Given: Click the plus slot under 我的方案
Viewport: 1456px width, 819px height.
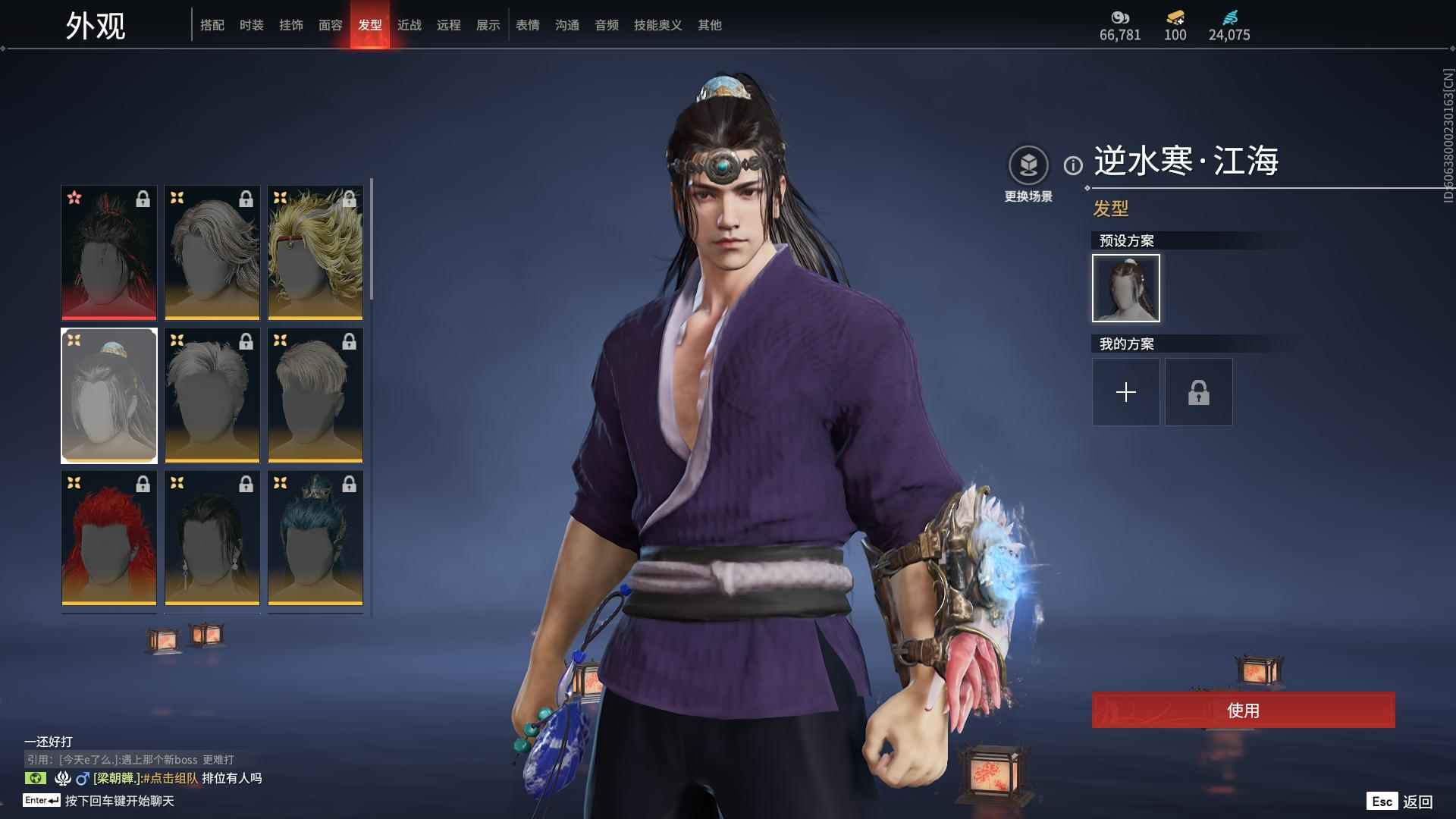Looking at the screenshot, I should [1125, 392].
